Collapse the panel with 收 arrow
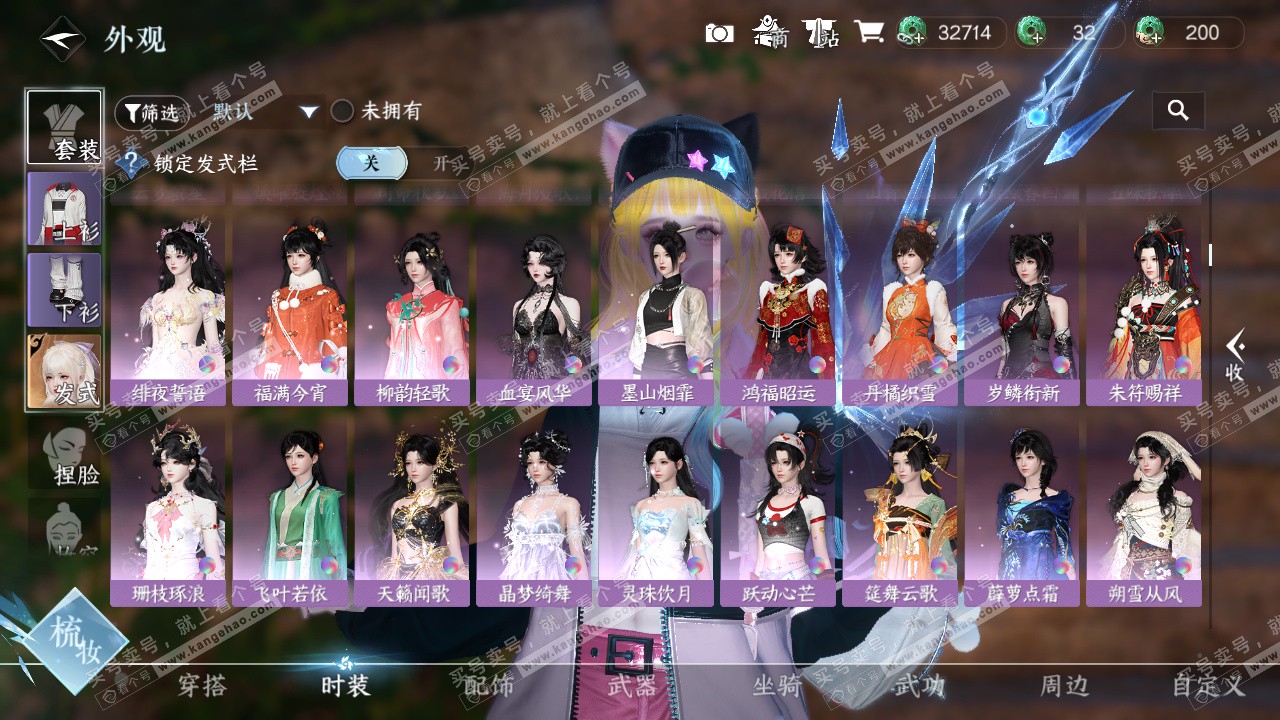The width and height of the screenshot is (1280, 720). [x=1235, y=354]
